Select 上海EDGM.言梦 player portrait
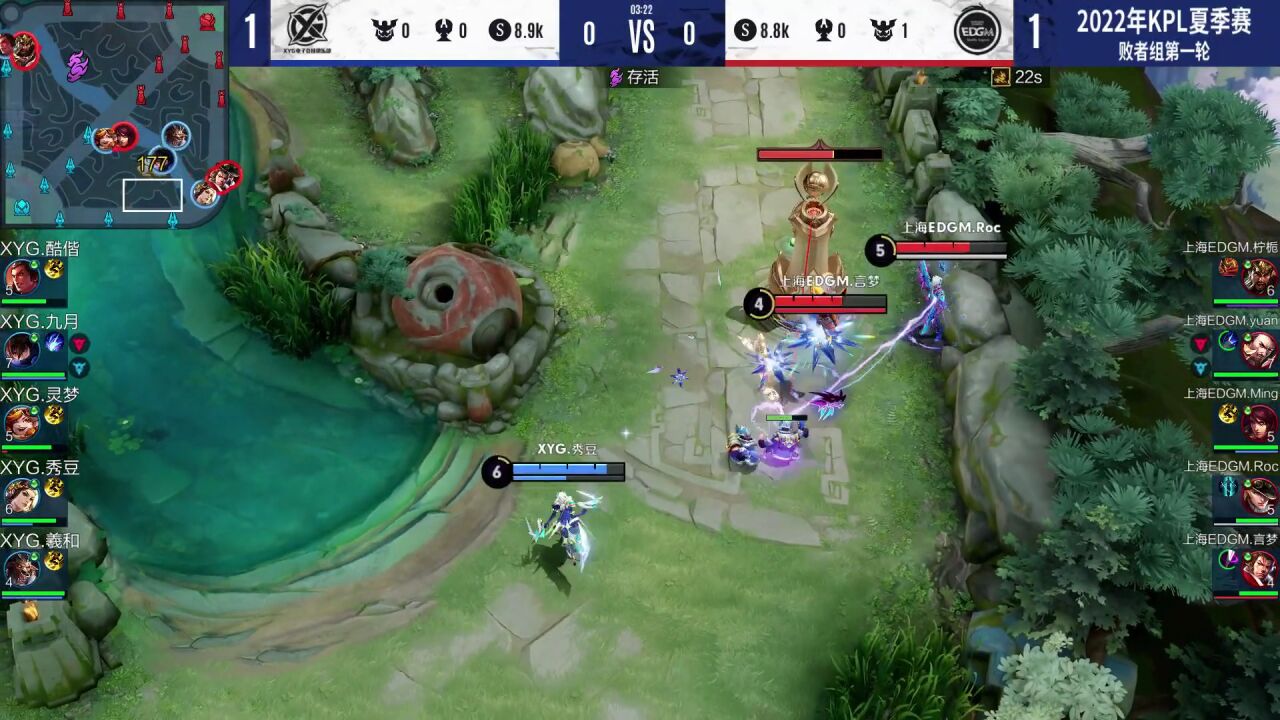This screenshot has height=720, width=1280. (1259, 569)
